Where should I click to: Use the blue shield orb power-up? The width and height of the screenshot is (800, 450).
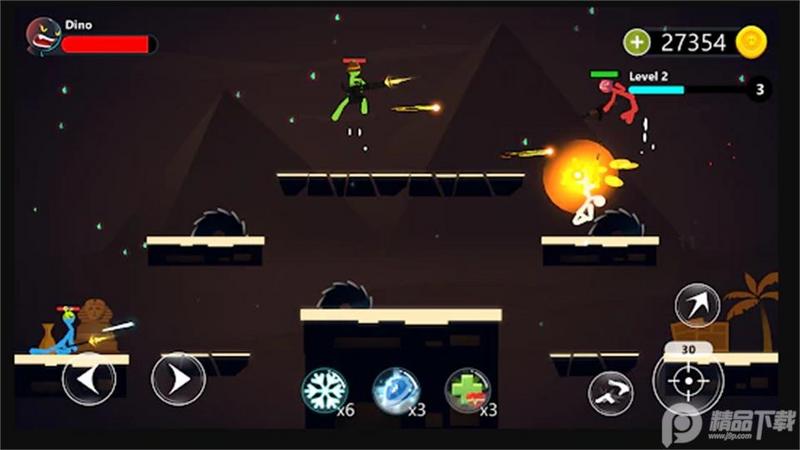[395, 390]
